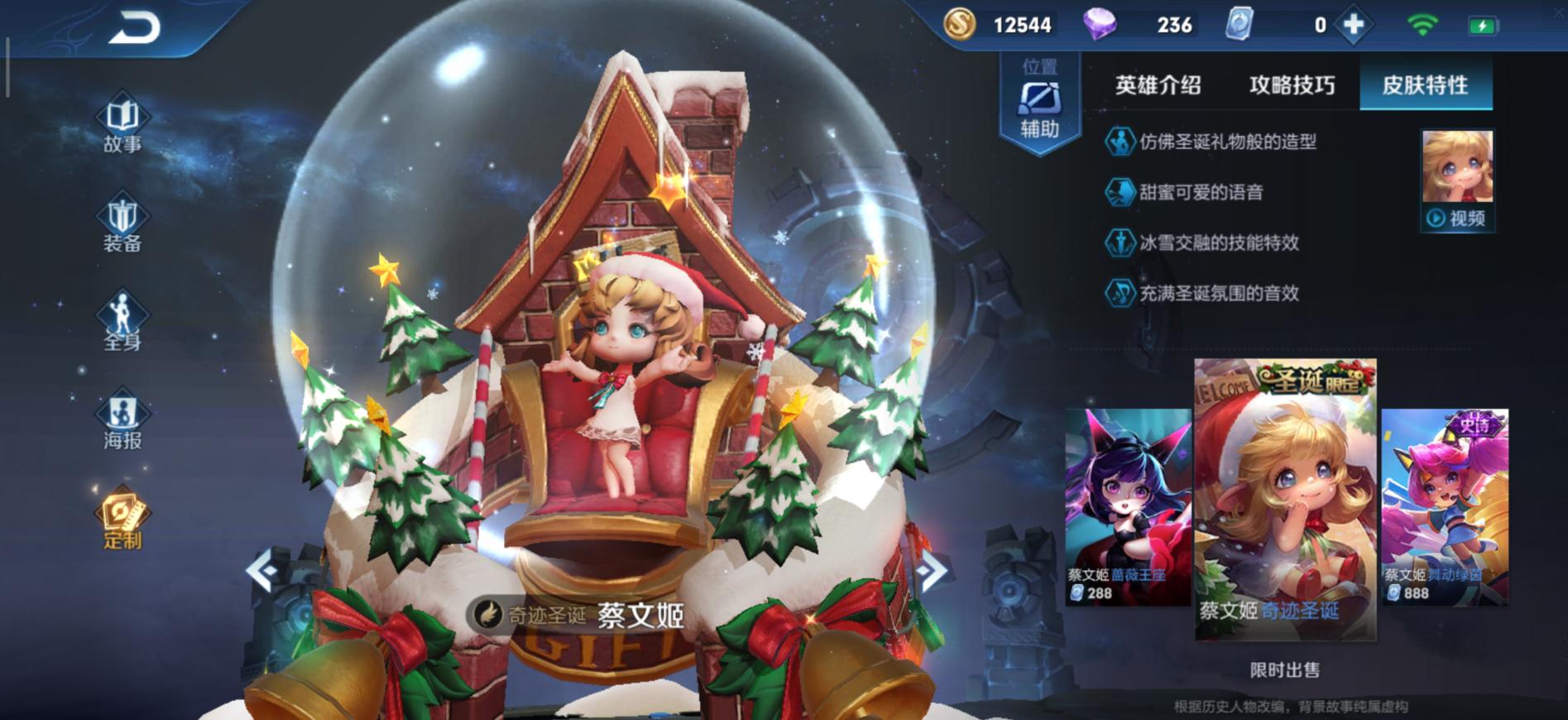The image size is (1568, 720).
Task: Open the 海报 poster view
Action: coord(122,422)
